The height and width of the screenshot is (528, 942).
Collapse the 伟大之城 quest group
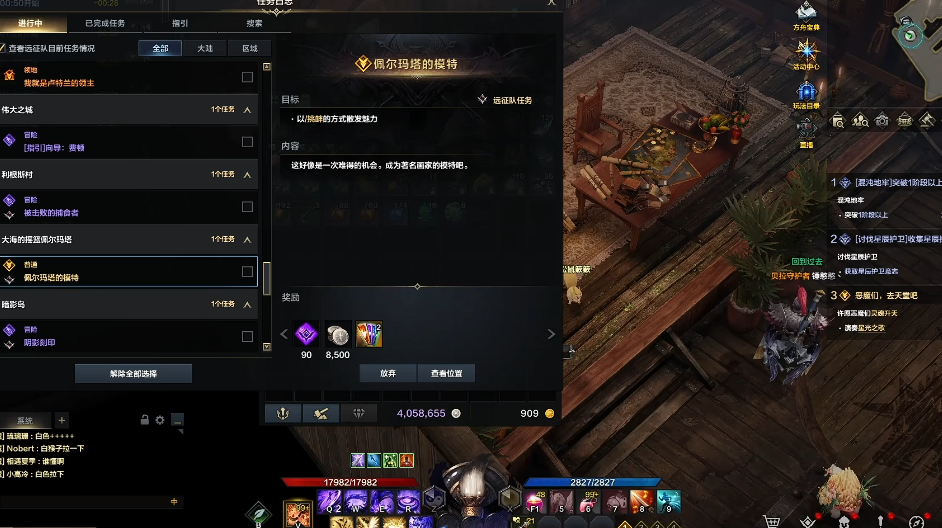tap(247, 110)
